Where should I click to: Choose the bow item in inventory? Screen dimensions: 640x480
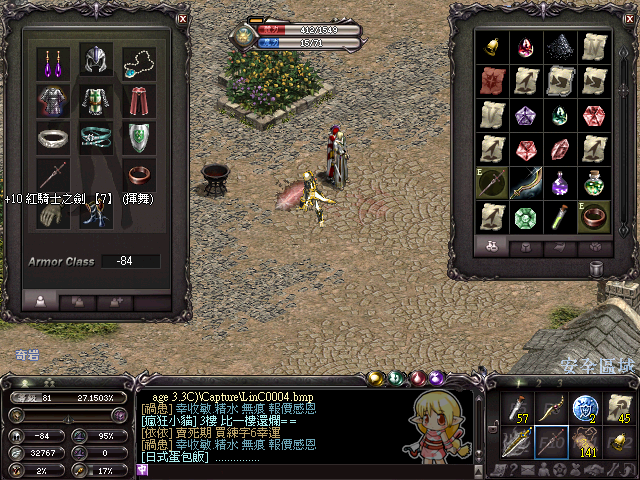[526, 183]
